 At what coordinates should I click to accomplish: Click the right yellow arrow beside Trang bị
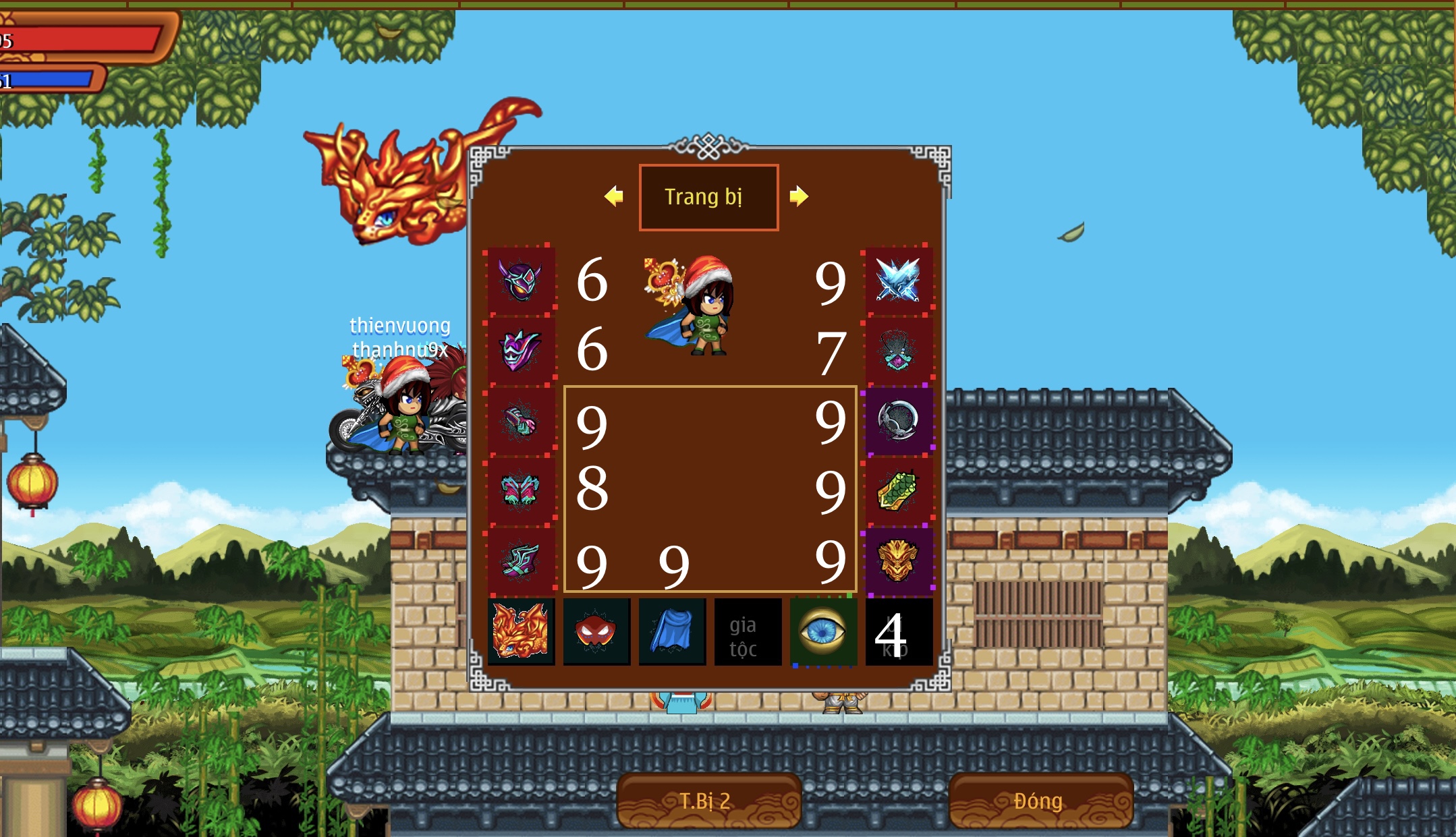[800, 197]
